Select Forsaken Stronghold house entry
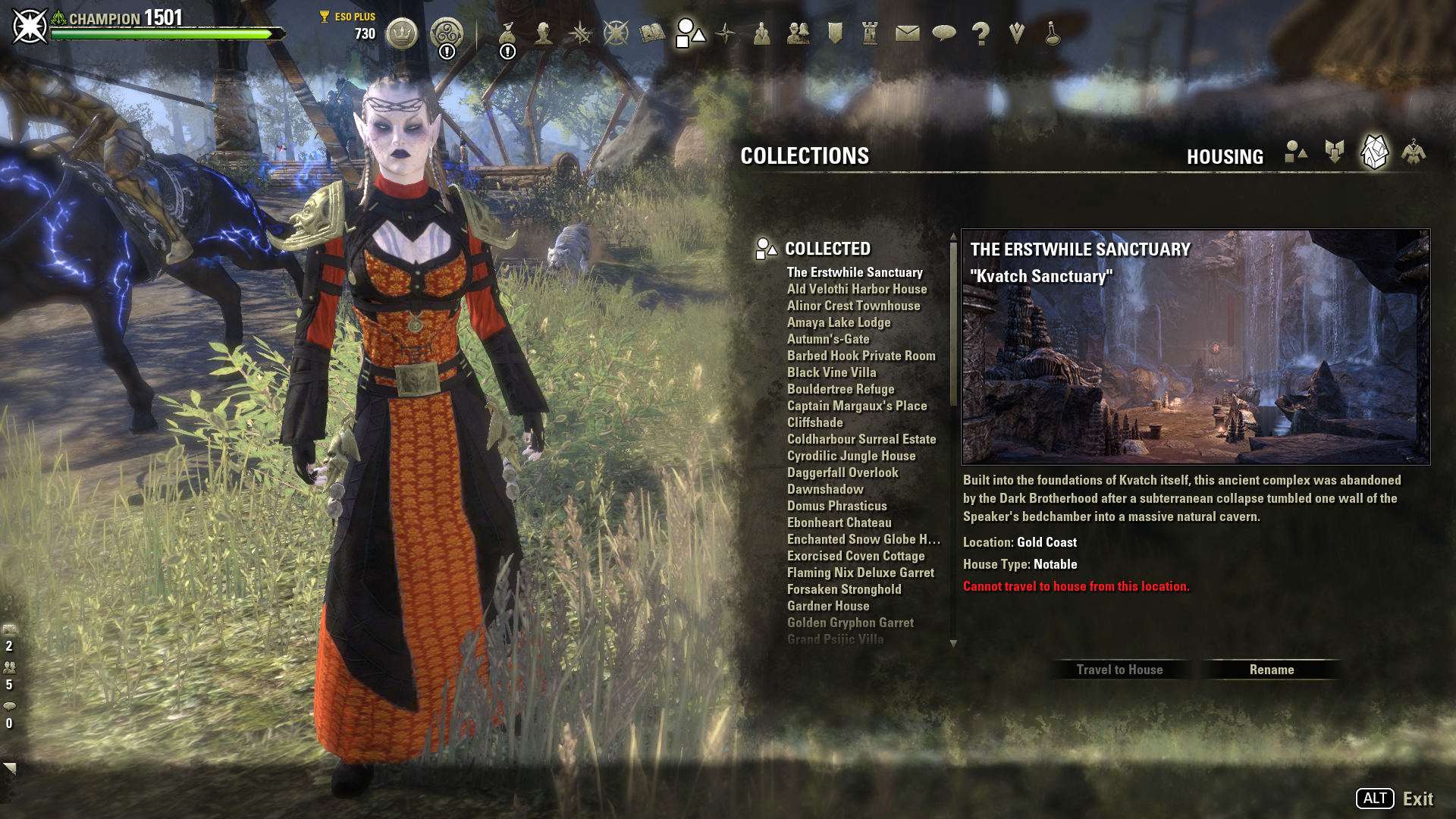The height and width of the screenshot is (819, 1456). tap(843, 589)
